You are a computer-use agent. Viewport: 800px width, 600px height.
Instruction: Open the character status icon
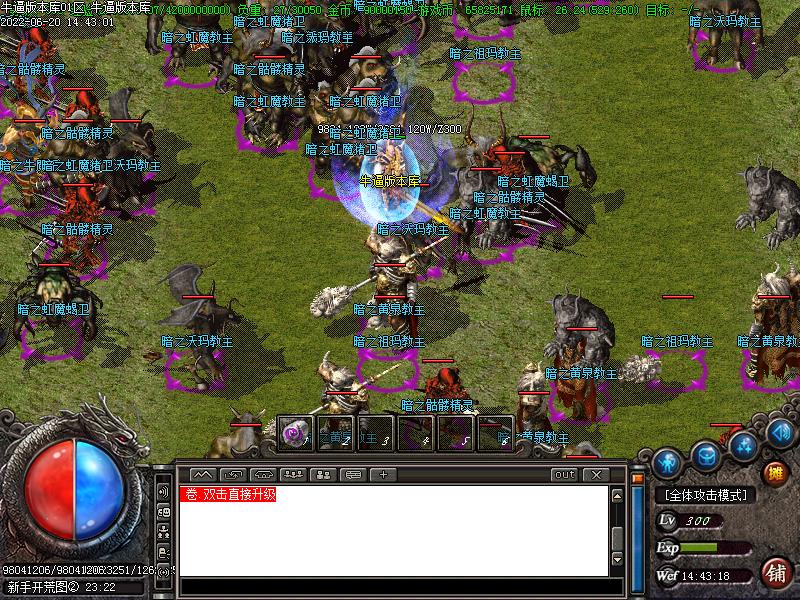[667, 462]
